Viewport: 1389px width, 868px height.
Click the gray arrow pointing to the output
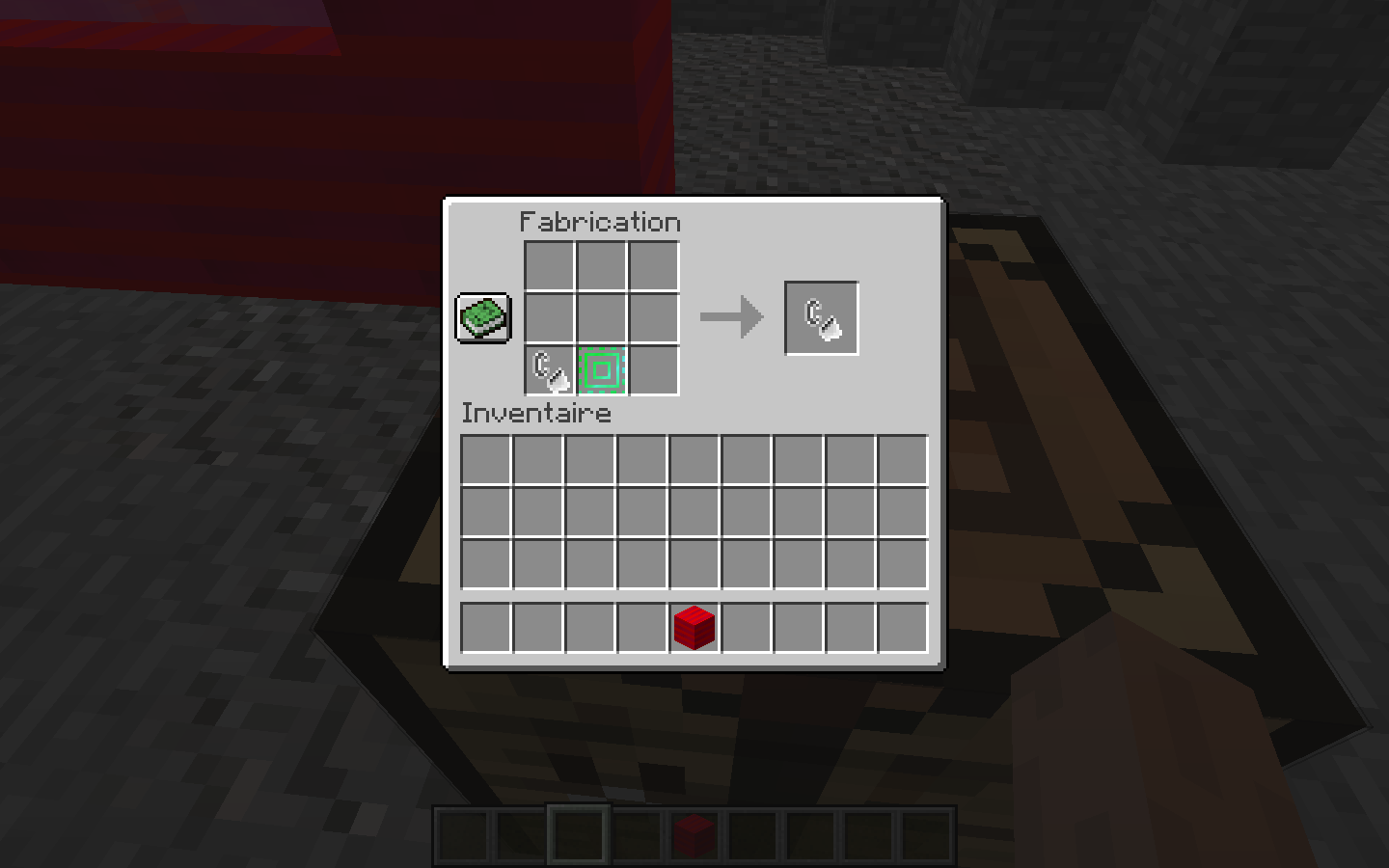click(x=730, y=315)
